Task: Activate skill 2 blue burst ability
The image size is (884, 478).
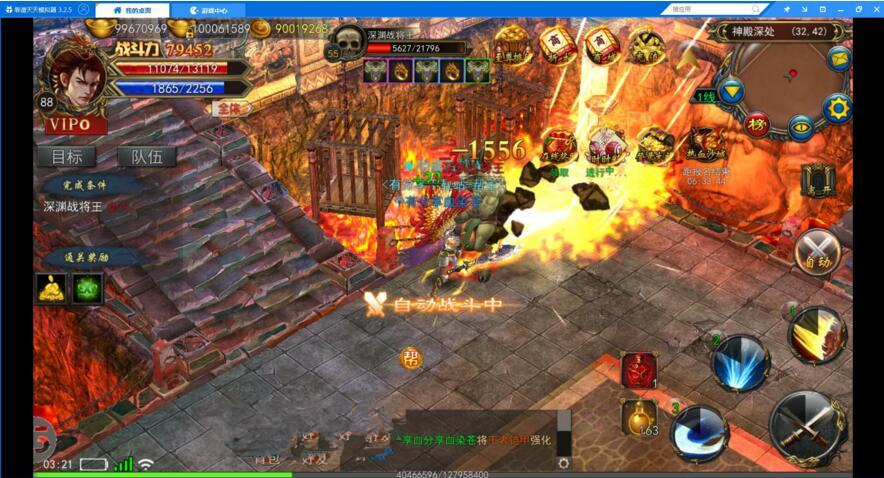Action: (x=739, y=362)
